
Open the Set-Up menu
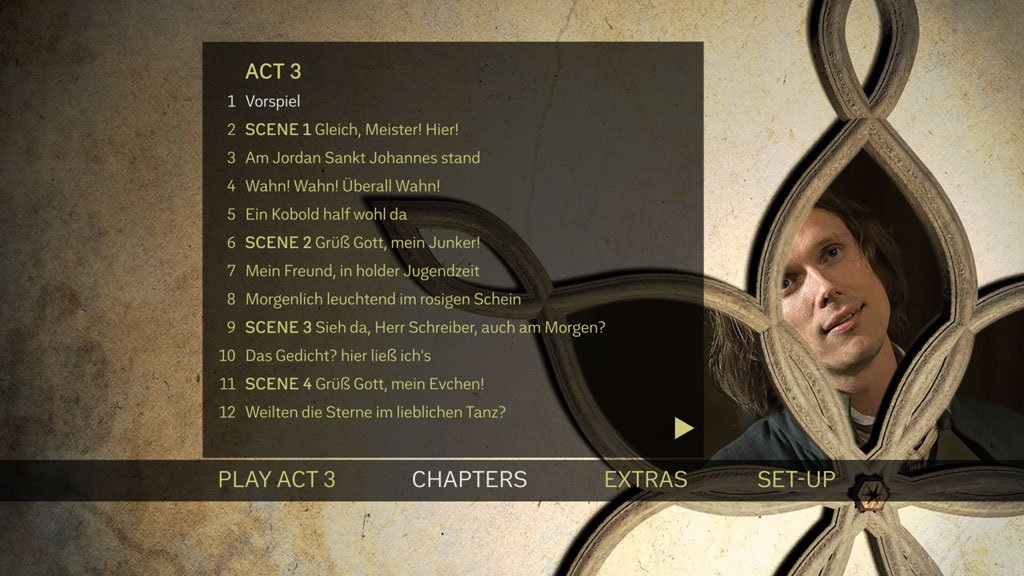(x=796, y=479)
